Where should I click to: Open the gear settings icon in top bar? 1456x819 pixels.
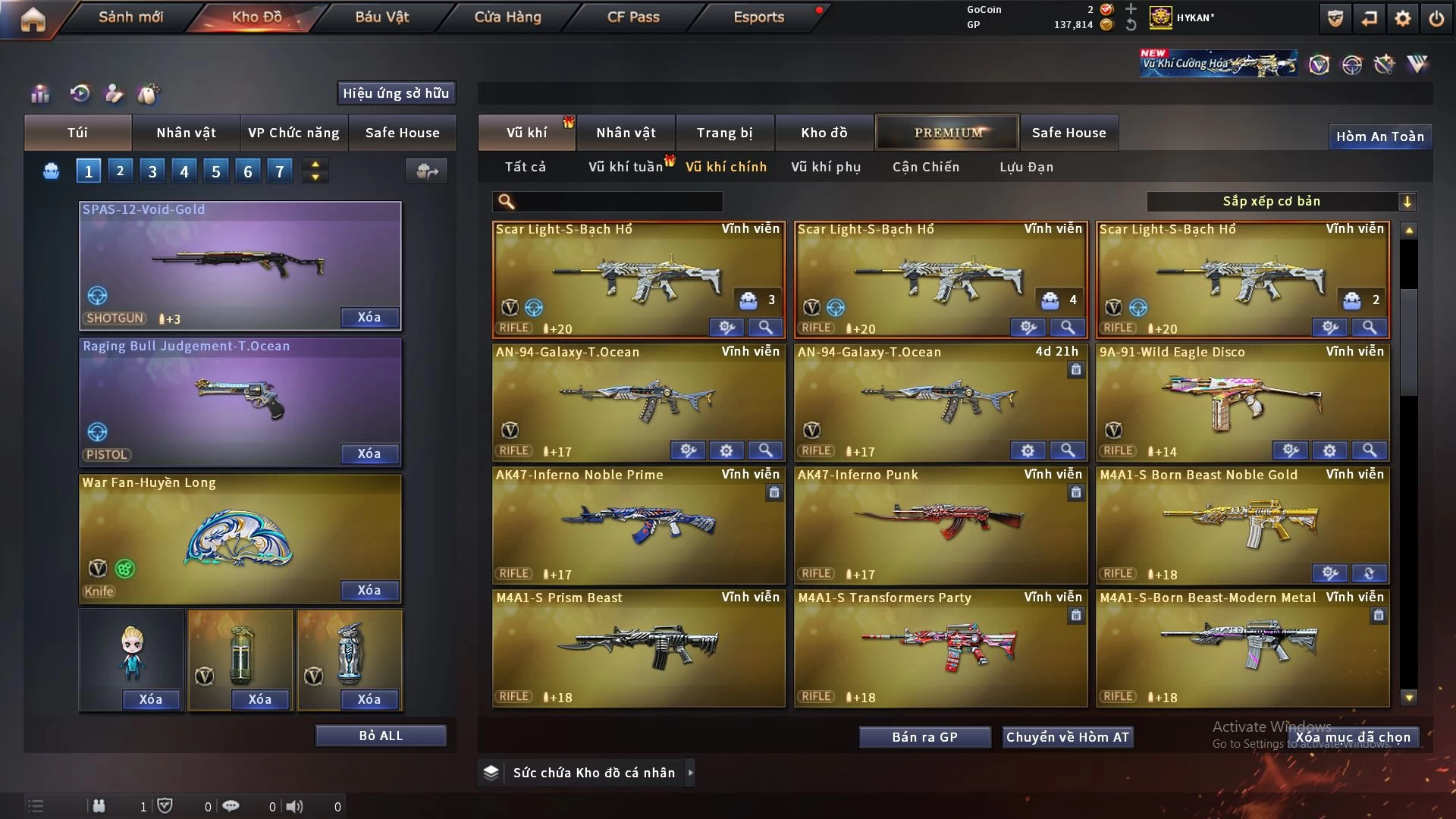pos(1402,18)
